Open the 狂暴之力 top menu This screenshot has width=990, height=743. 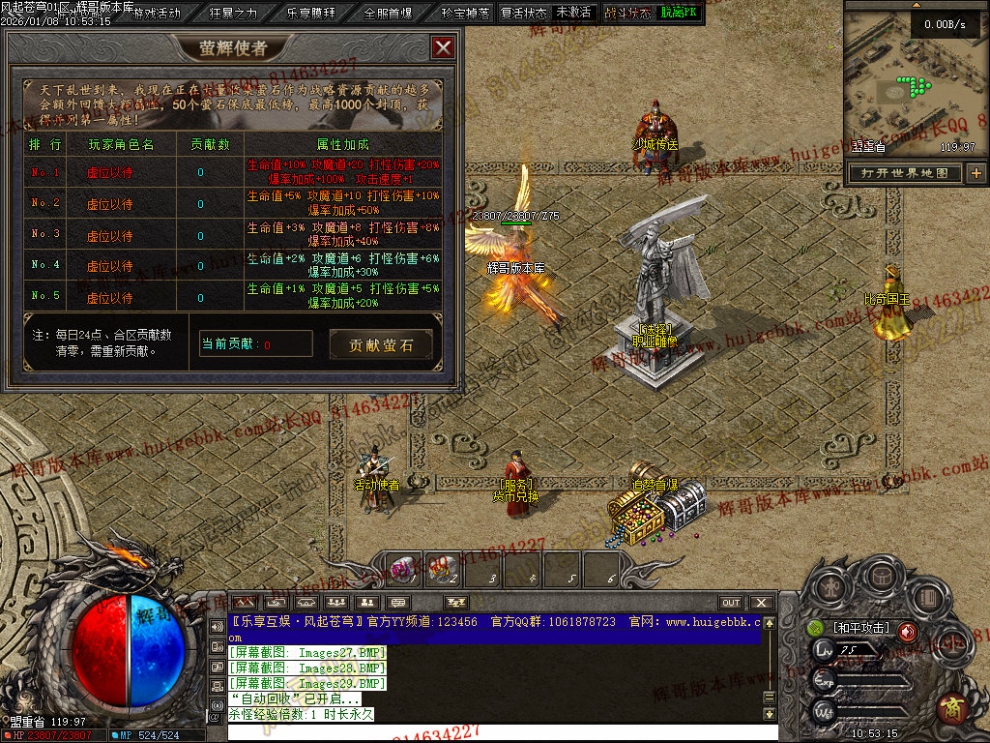233,13
